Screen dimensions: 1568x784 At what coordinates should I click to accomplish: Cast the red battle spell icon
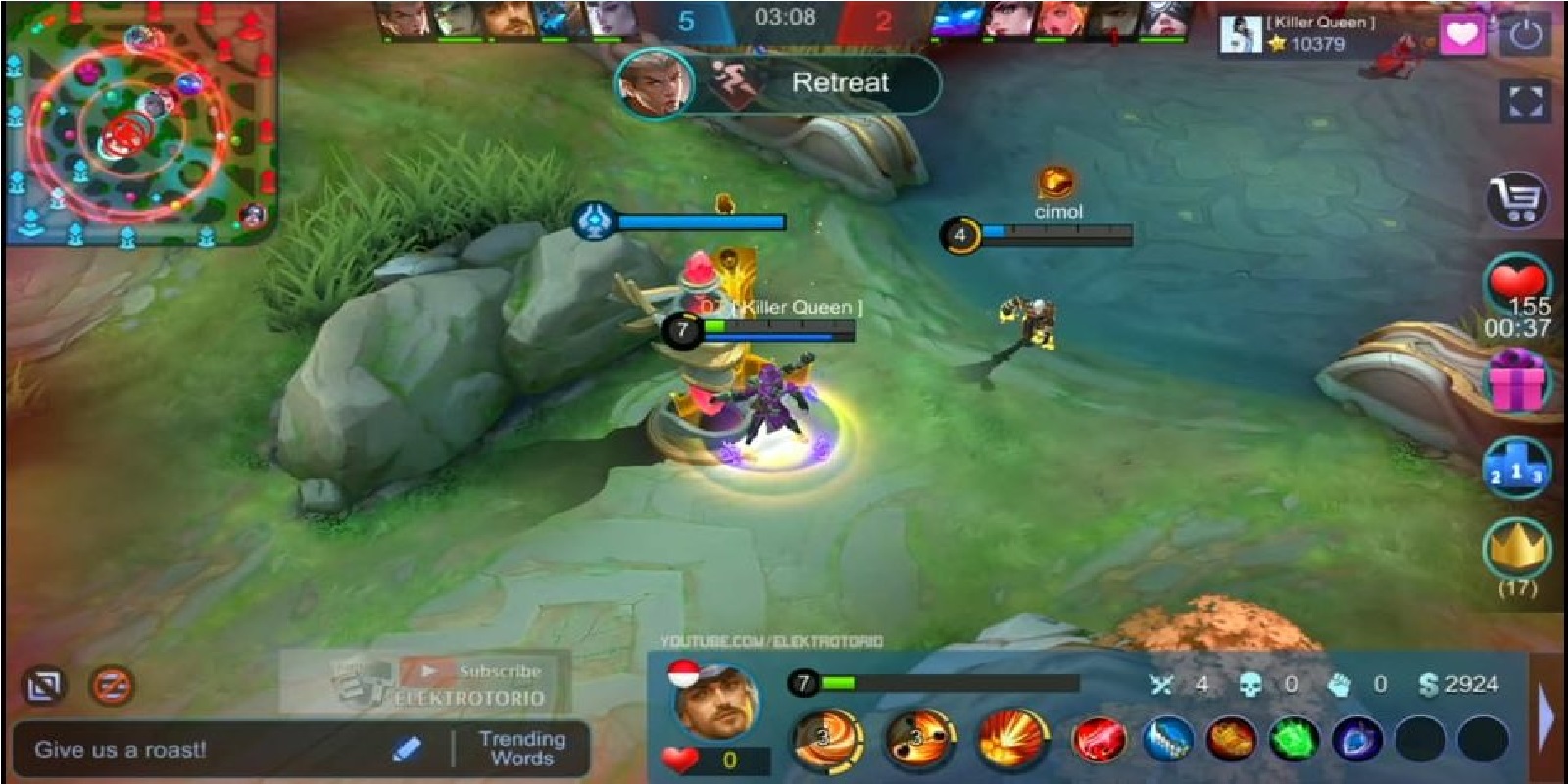pyautogui.click(x=1102, y=737)
